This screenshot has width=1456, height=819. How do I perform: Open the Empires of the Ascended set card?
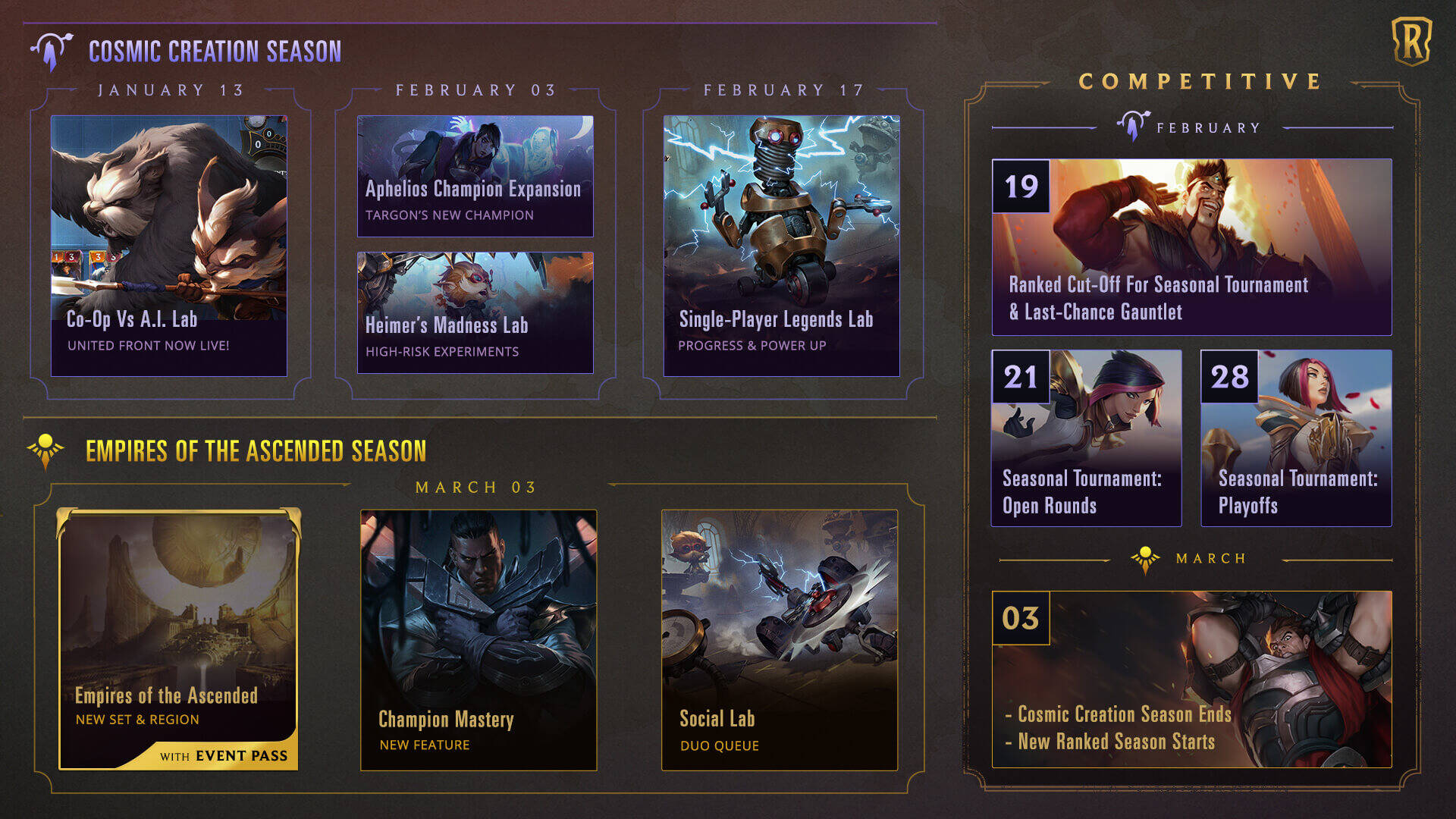[179, 639]
